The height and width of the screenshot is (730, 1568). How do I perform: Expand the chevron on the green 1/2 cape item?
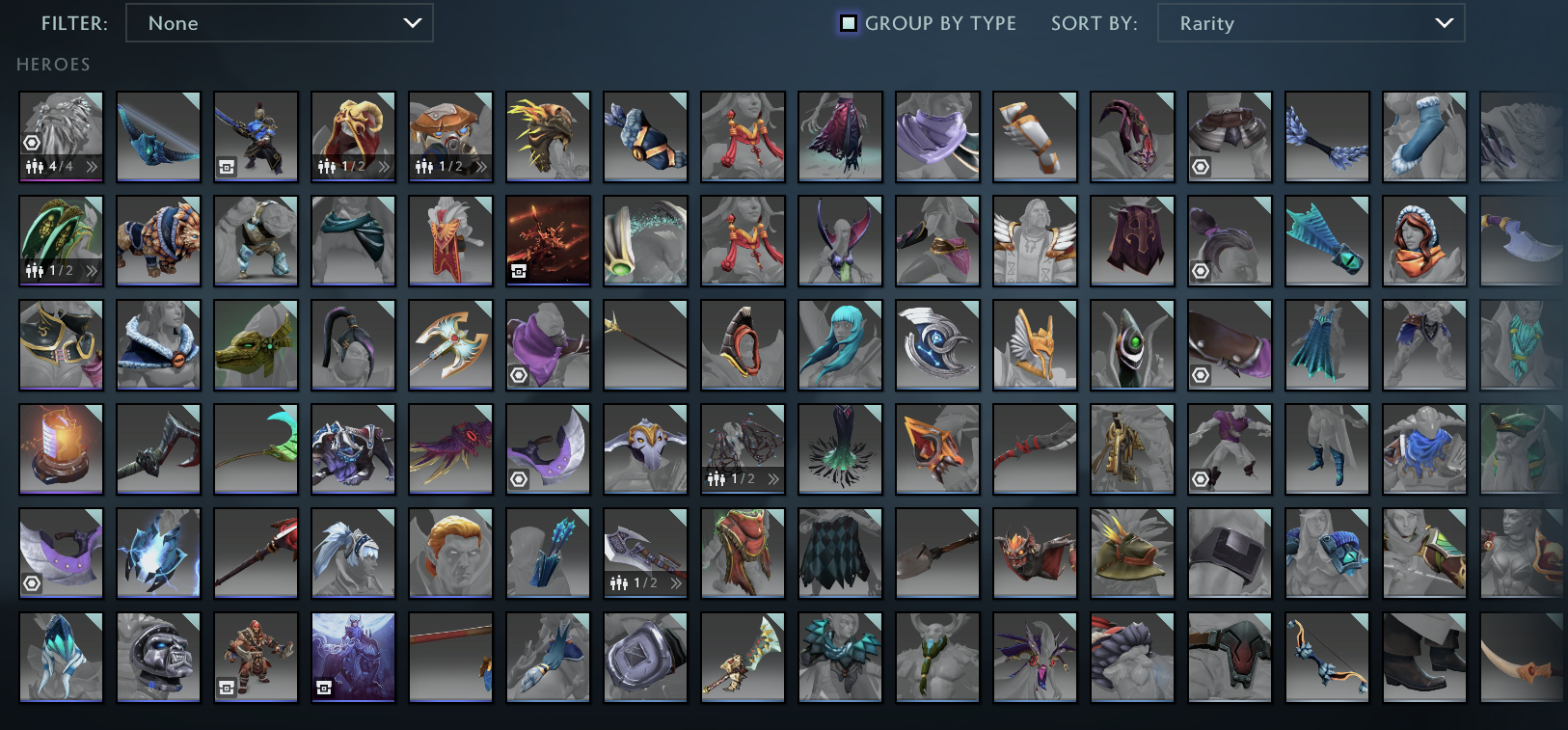click(x=92, y=269)
